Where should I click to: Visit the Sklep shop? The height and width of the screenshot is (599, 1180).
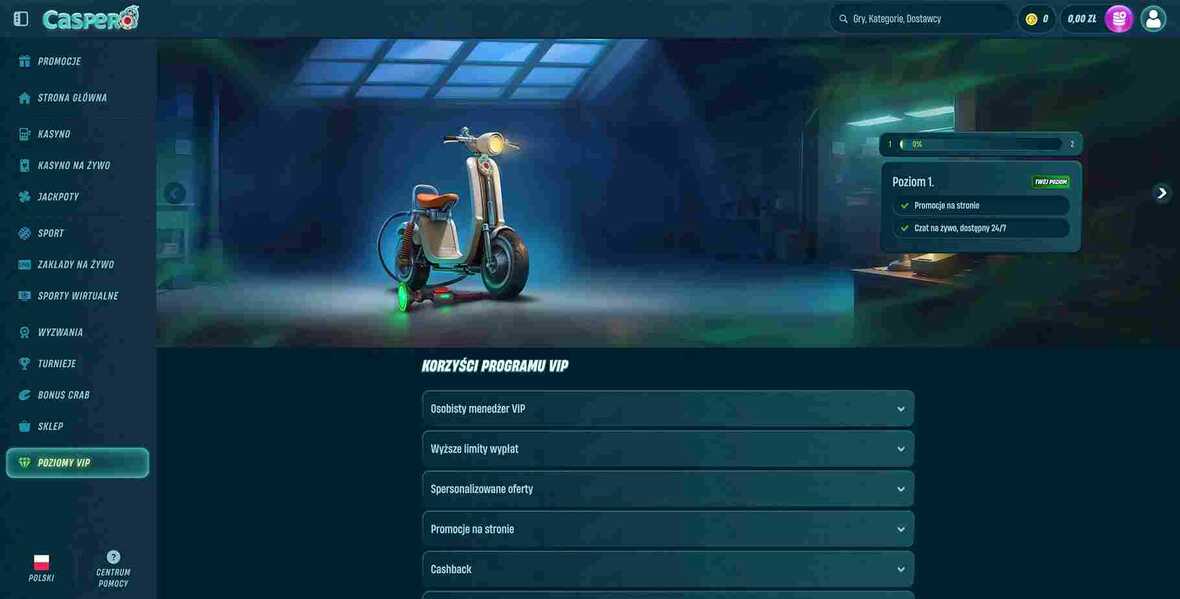click(50, 427)
